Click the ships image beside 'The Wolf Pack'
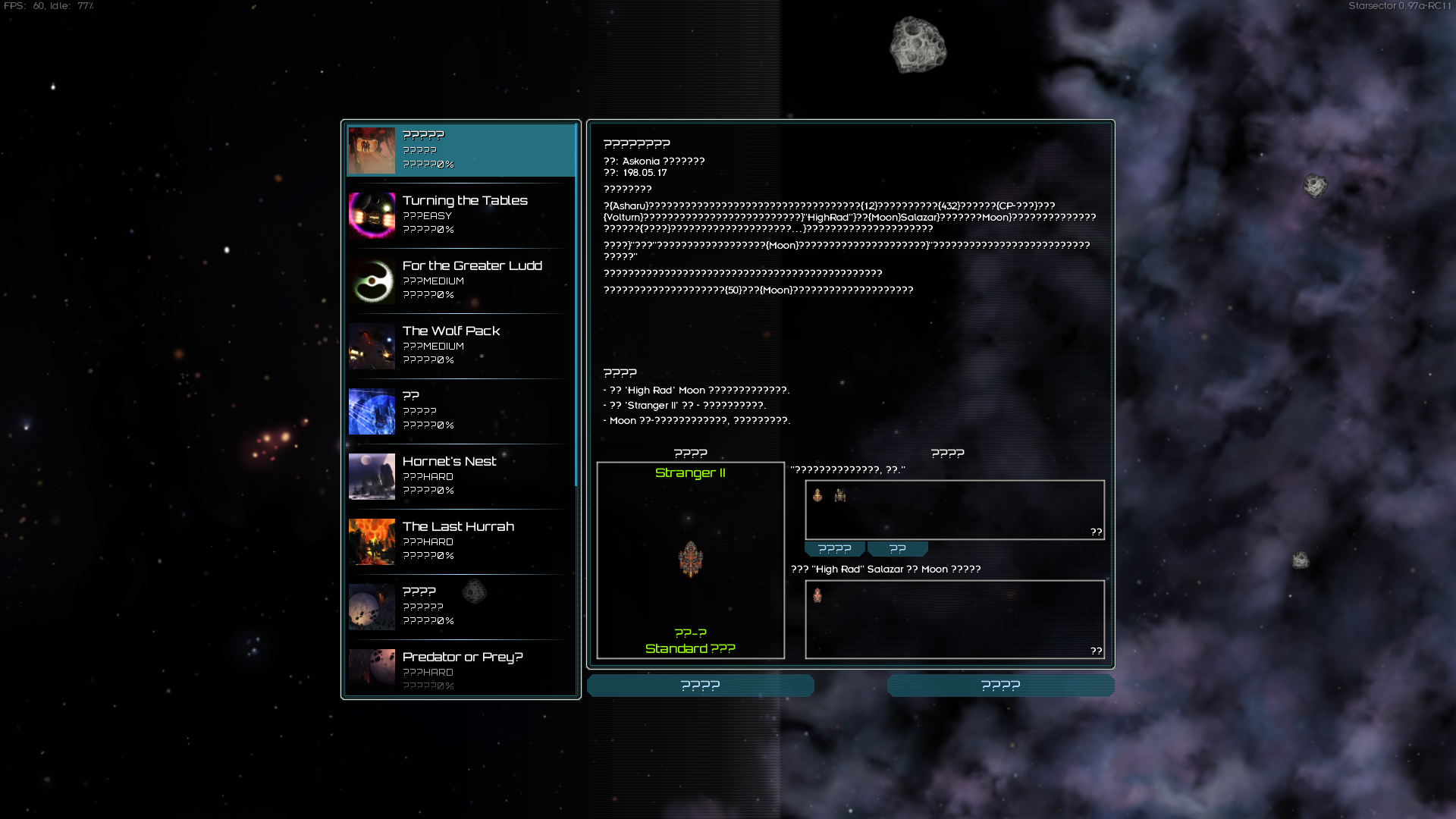This screenshot has width=1456, height=819. click(371, 347)
